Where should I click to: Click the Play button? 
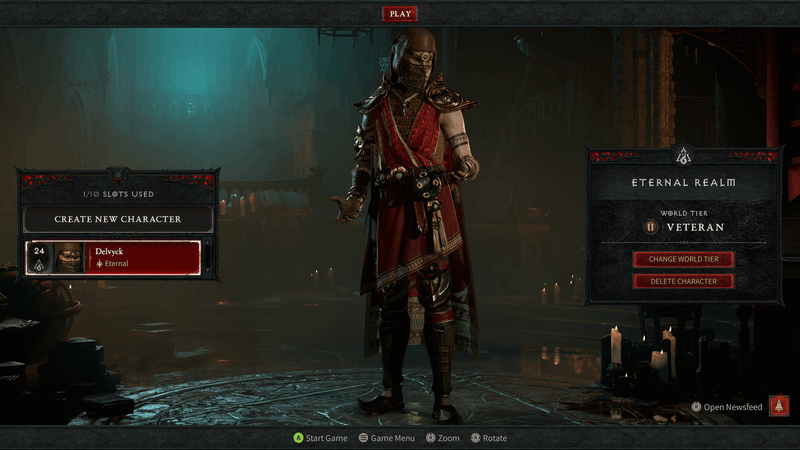[x=400, y=14]
